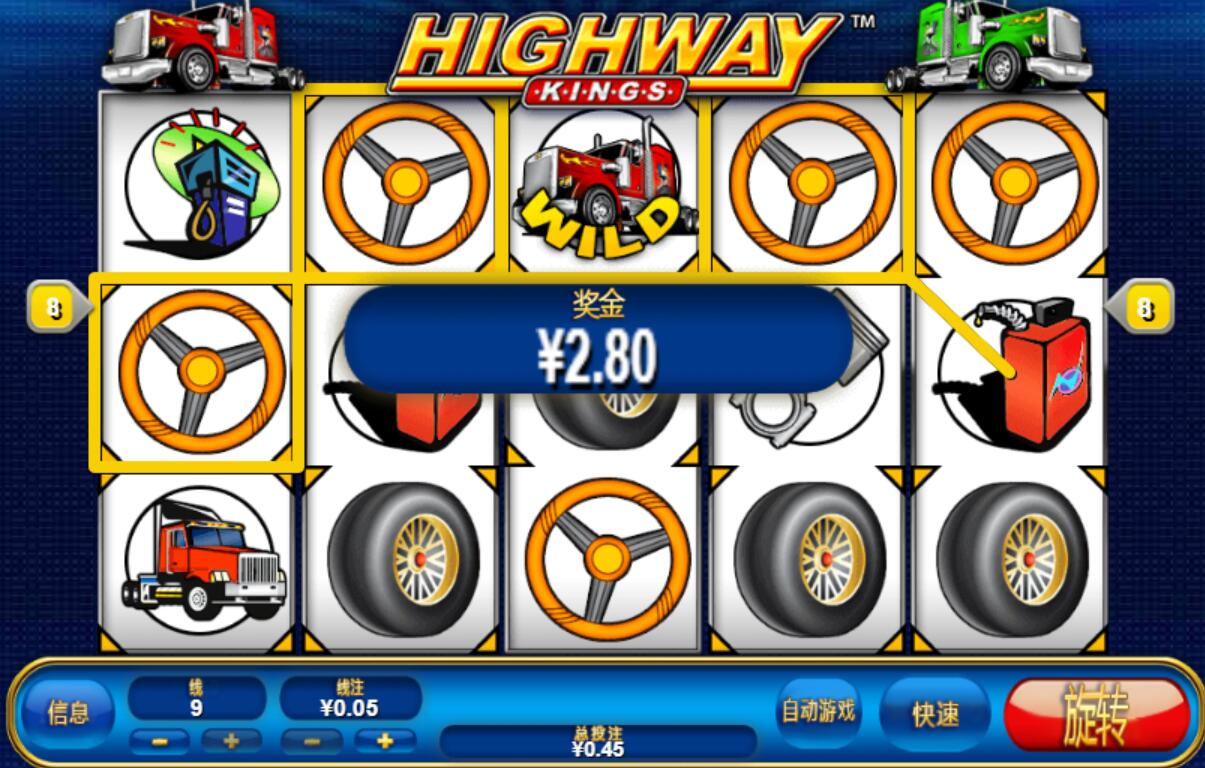
Task: Lower the 线注 line bet amount
Action: [x=312, y=741]
